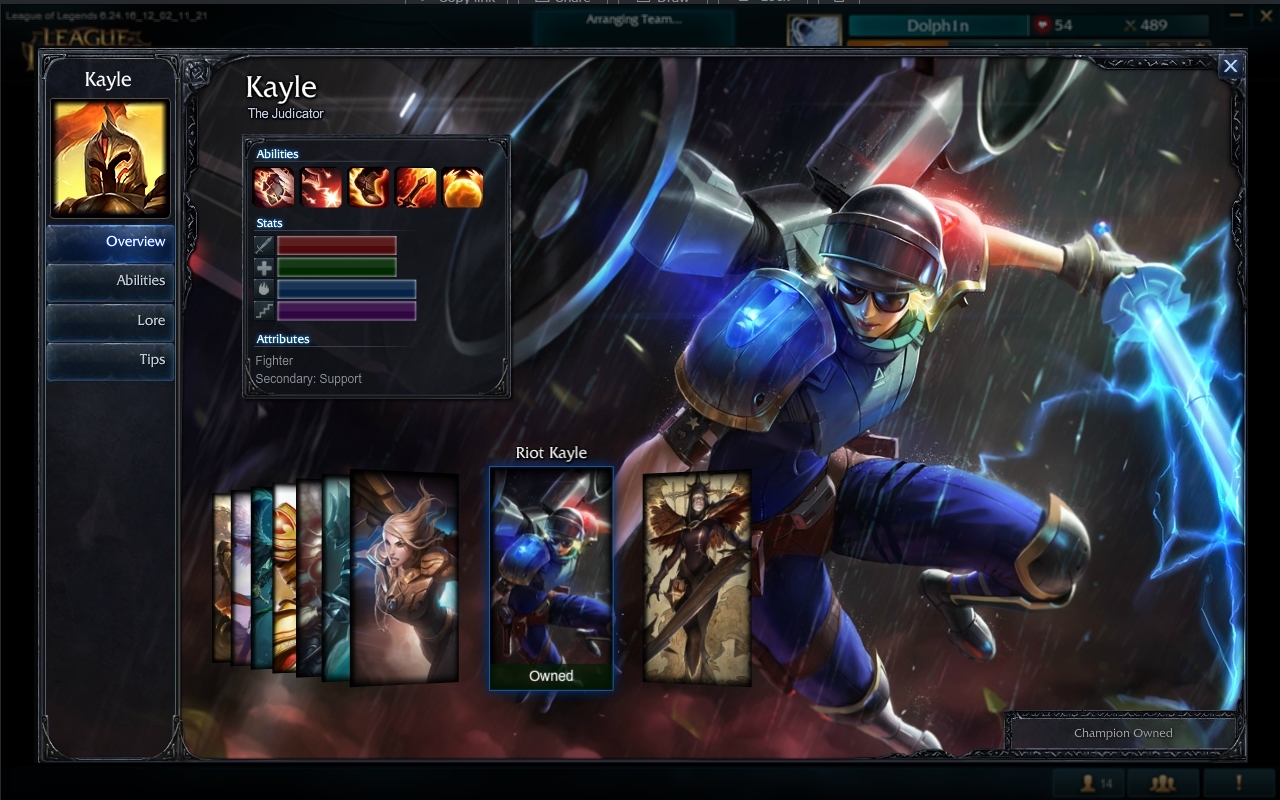Select Kayle's passive ability icon
The width and height of the screenshot is (1280, 800).
coord(275,188)
